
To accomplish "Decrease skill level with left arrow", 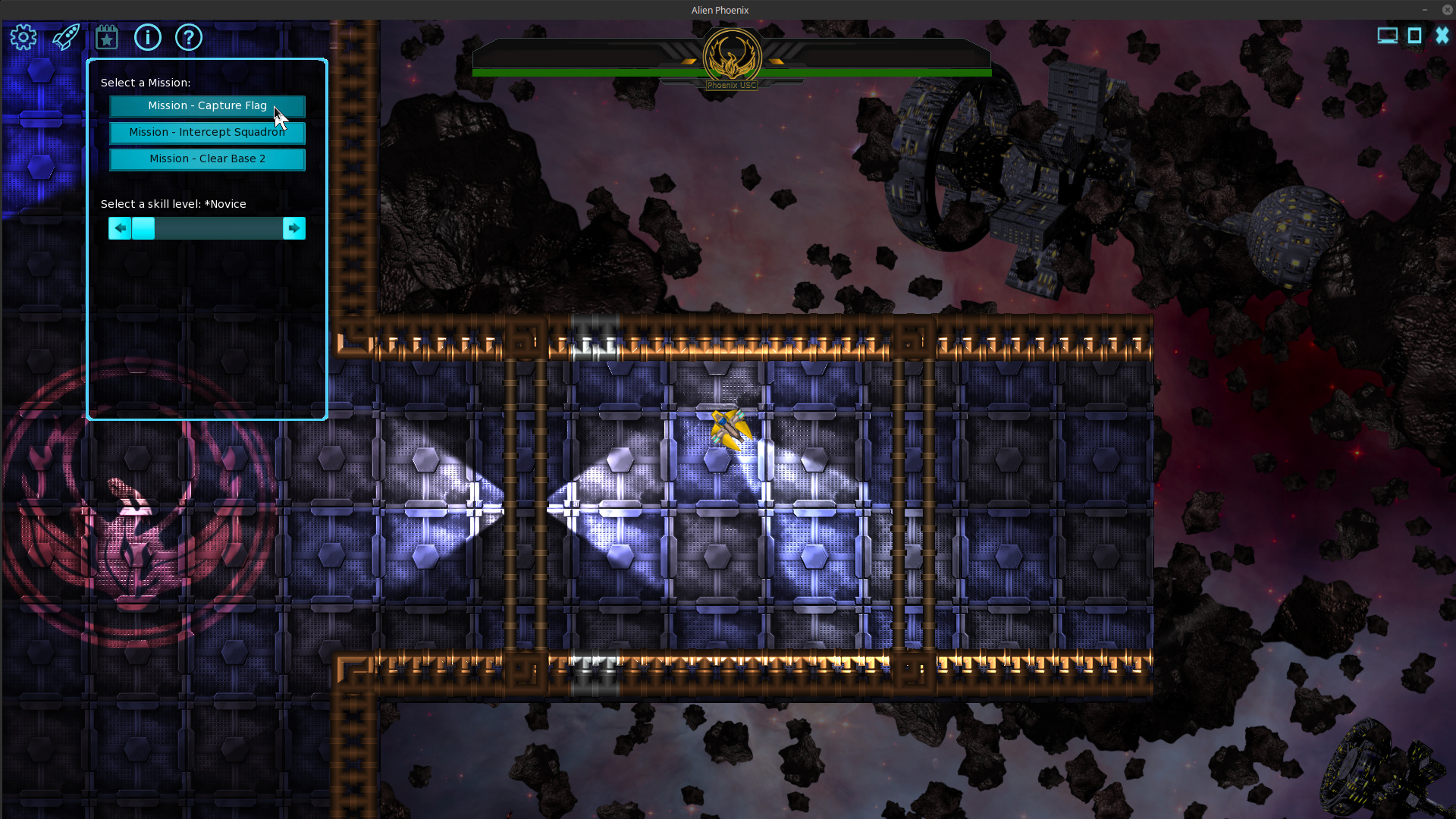I will (x=120, y=228).
